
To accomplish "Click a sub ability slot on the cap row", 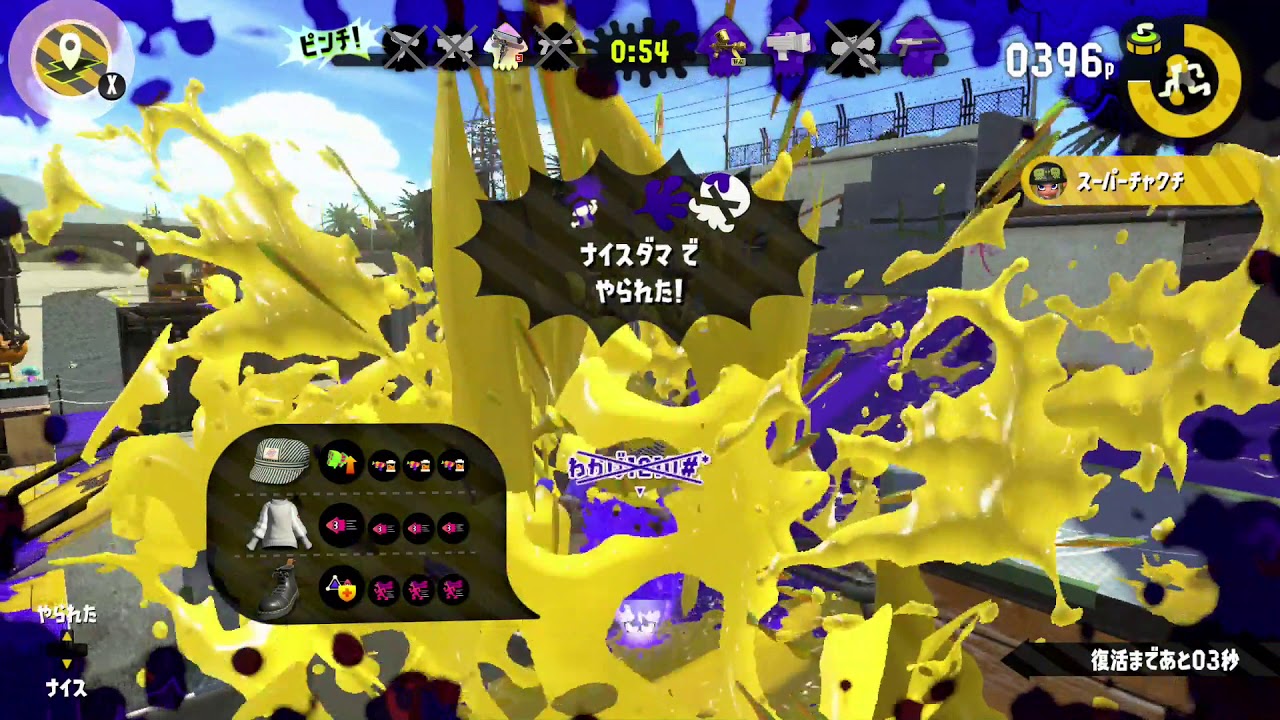I will 384,463.
